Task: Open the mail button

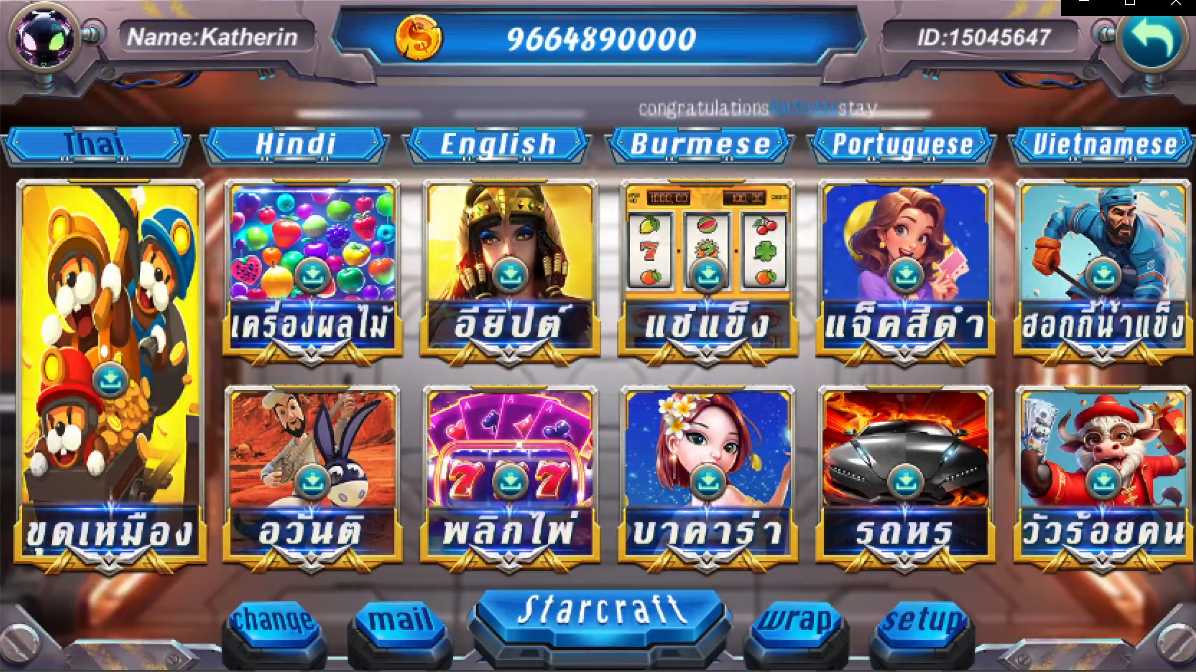Action: pyautogui.click(x=400, y=623)
